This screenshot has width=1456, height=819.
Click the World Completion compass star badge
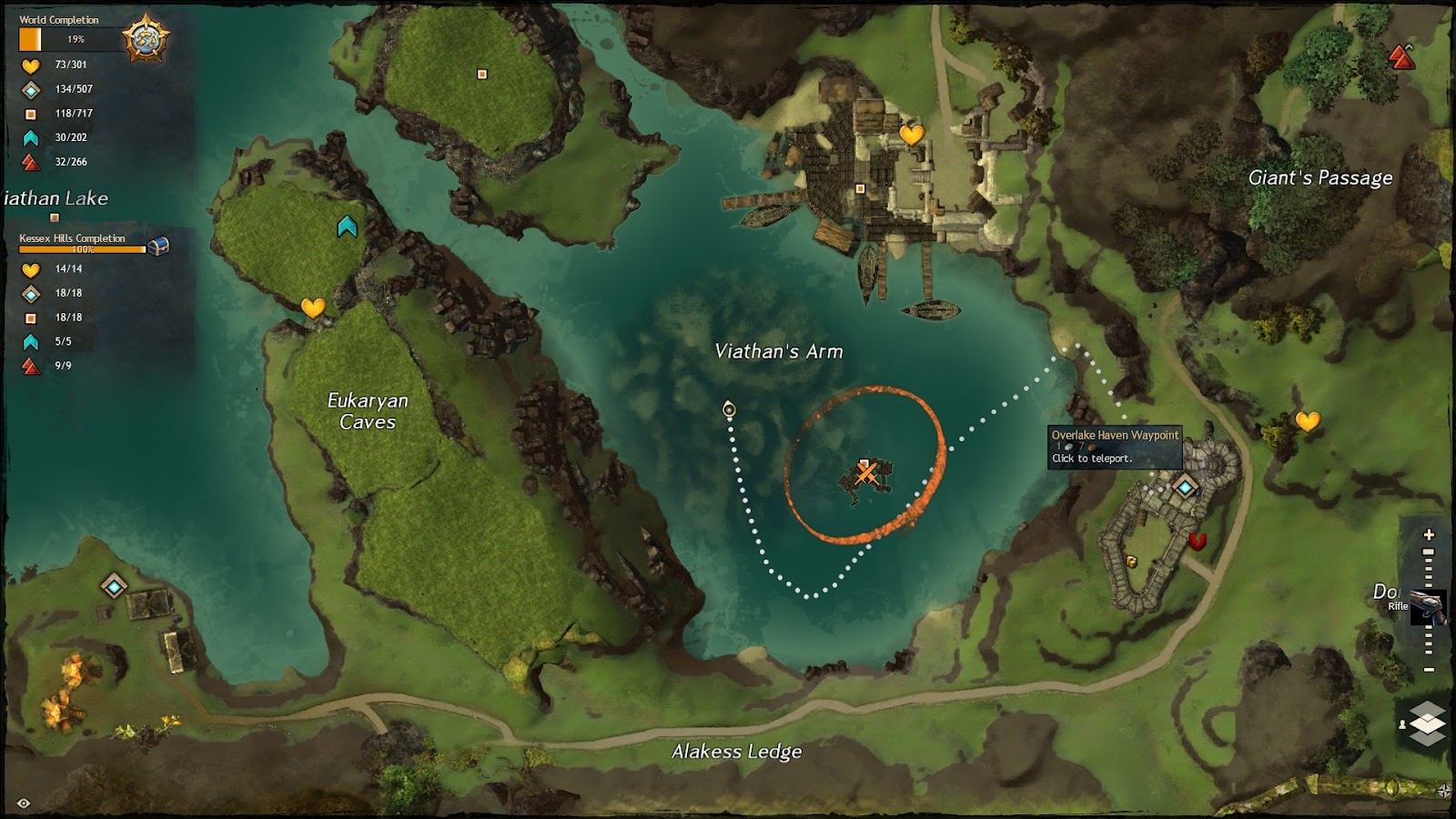pos(146,39)
